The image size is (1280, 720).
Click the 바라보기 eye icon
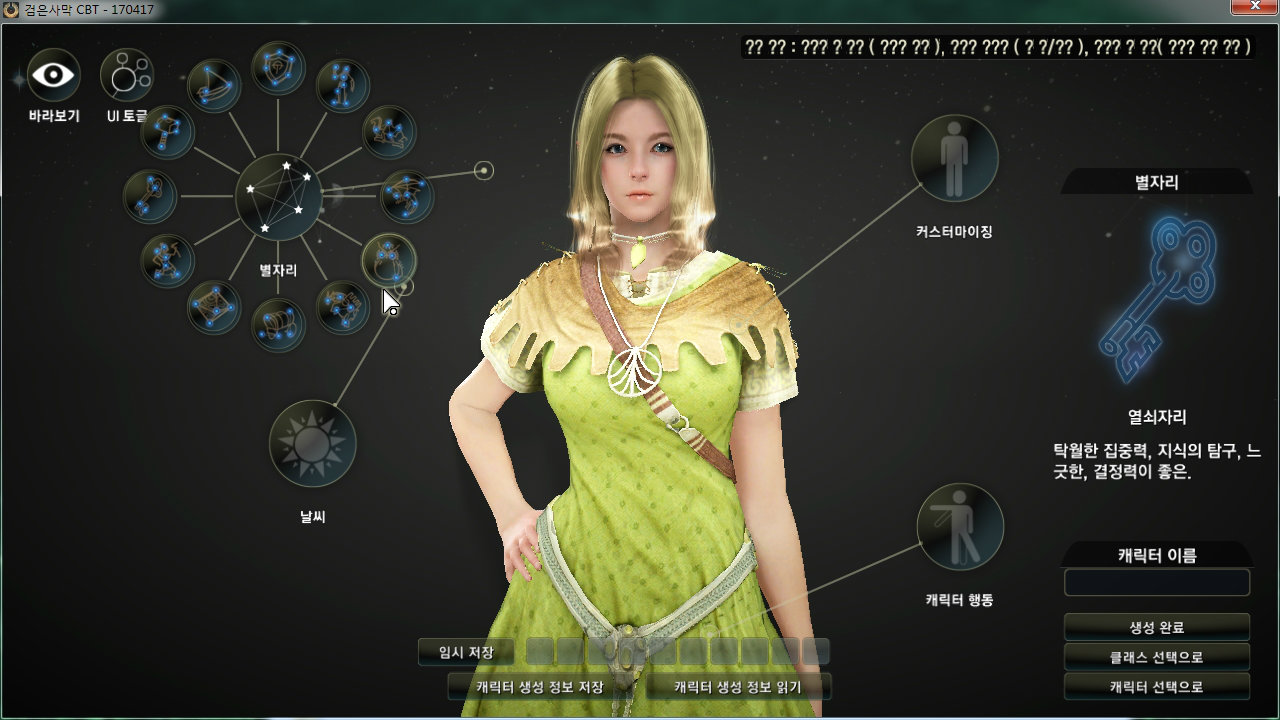53,75
